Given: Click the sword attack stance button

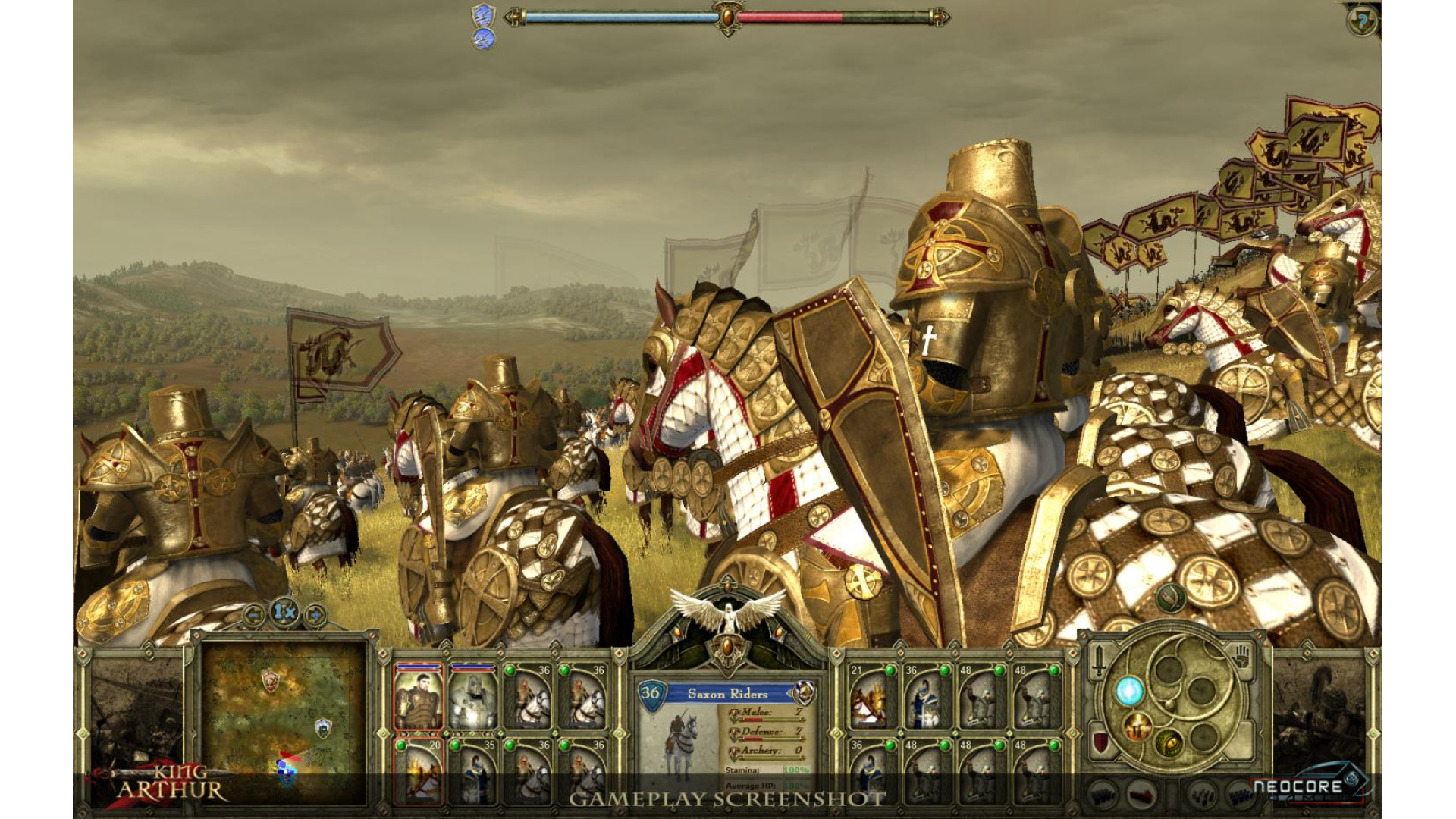Looking at the screenshot, I should click(x=1099, y=662).
